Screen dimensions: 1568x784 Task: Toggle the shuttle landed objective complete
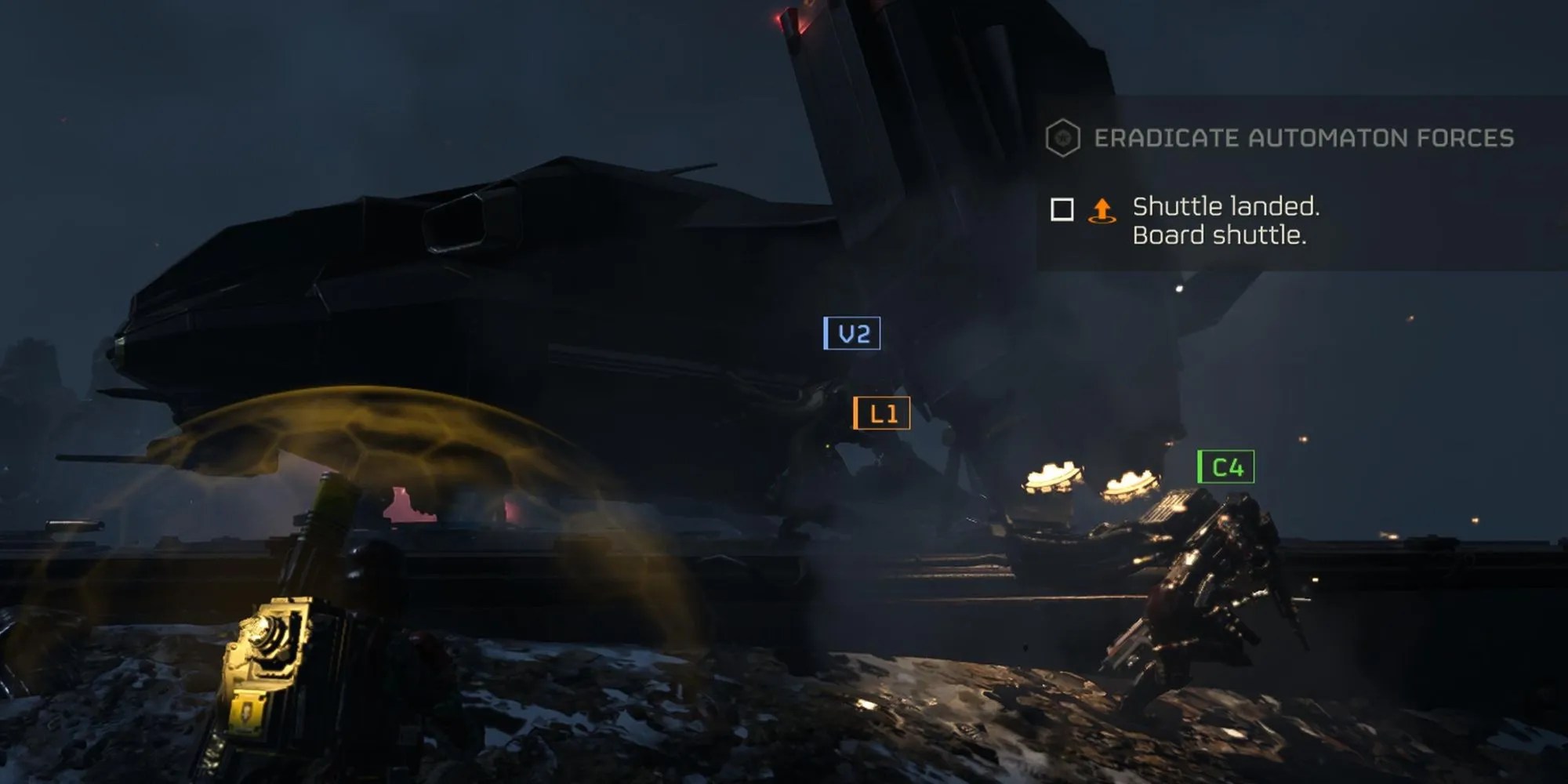pyautogui.click(x=1062, y=210)
